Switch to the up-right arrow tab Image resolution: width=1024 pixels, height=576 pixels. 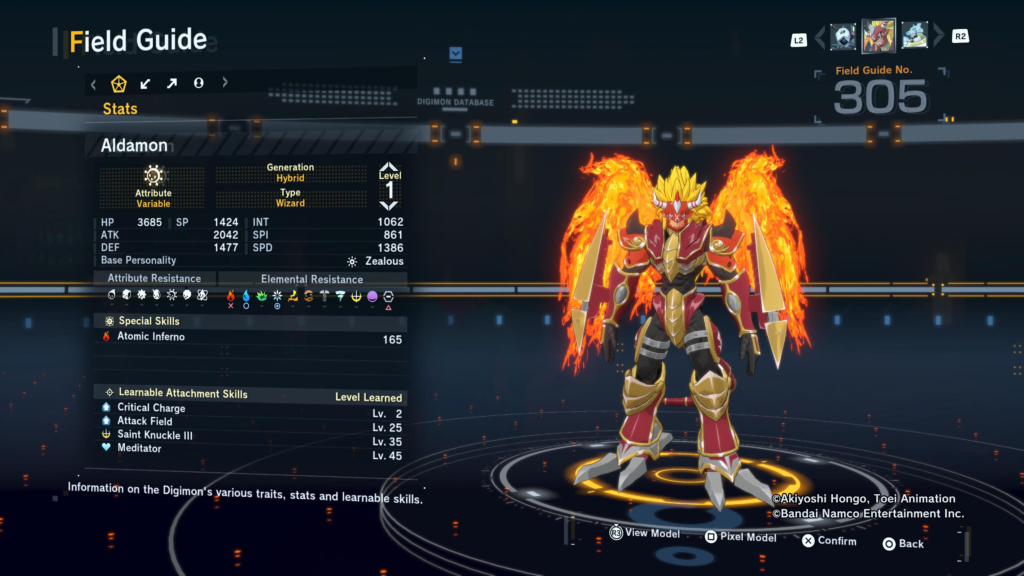click(x=172, y=83)
